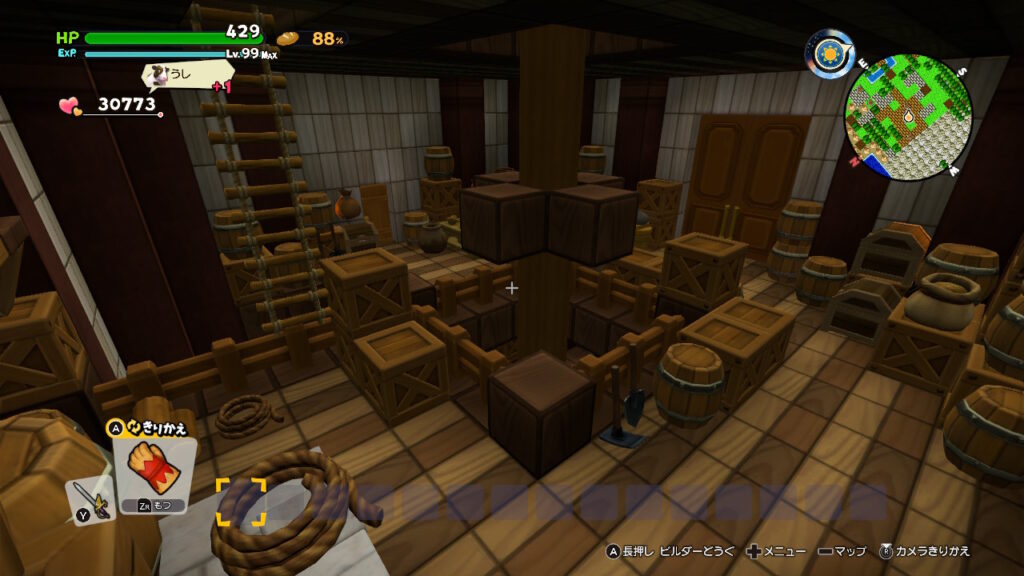
Task: Click the bread hunger icon
Action: click(x=288, y=38)
